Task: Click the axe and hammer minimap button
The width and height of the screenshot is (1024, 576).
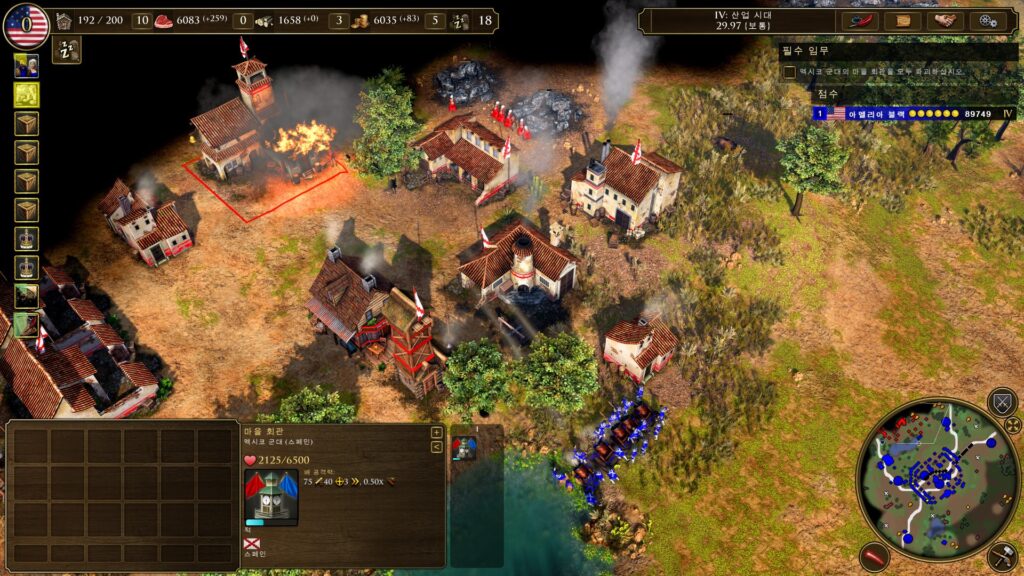Action: (x=1002, y=556)
